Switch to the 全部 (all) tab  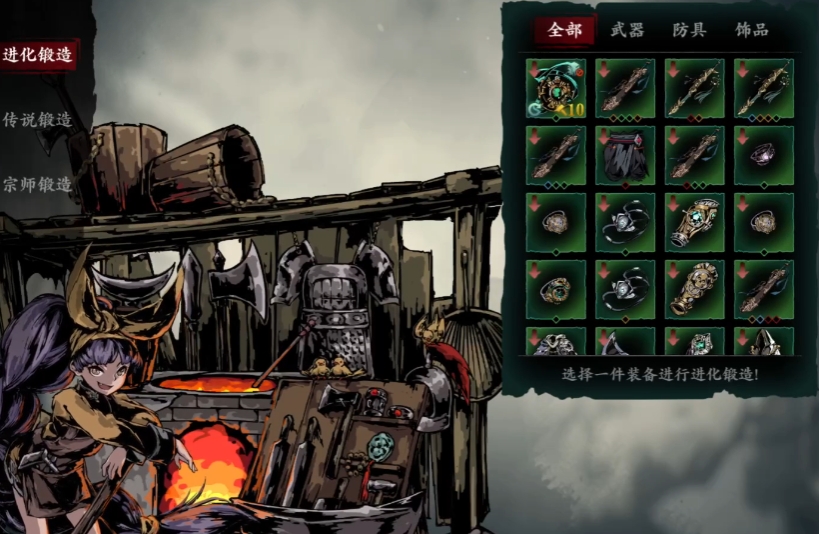(x=564, y=30)
